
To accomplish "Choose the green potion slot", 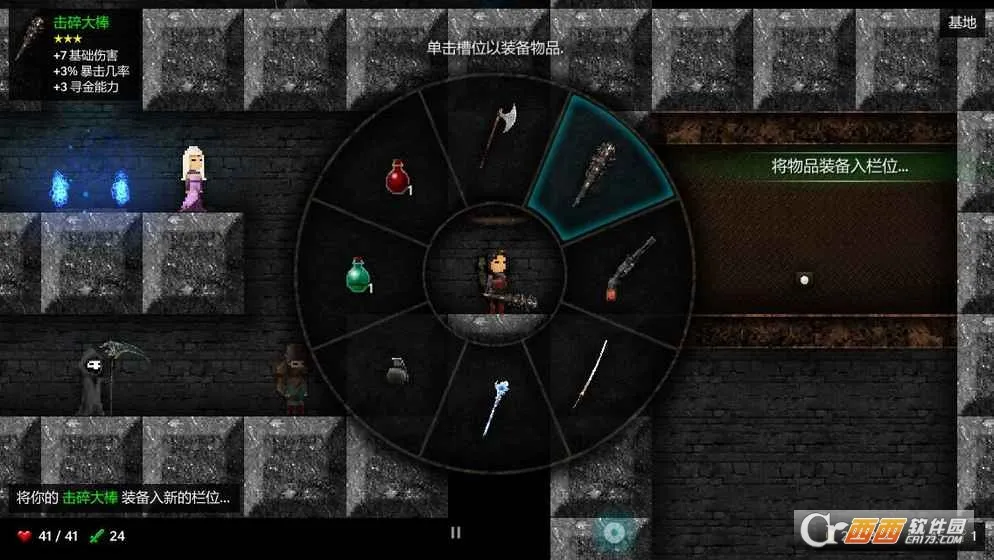I will [359, 274].
